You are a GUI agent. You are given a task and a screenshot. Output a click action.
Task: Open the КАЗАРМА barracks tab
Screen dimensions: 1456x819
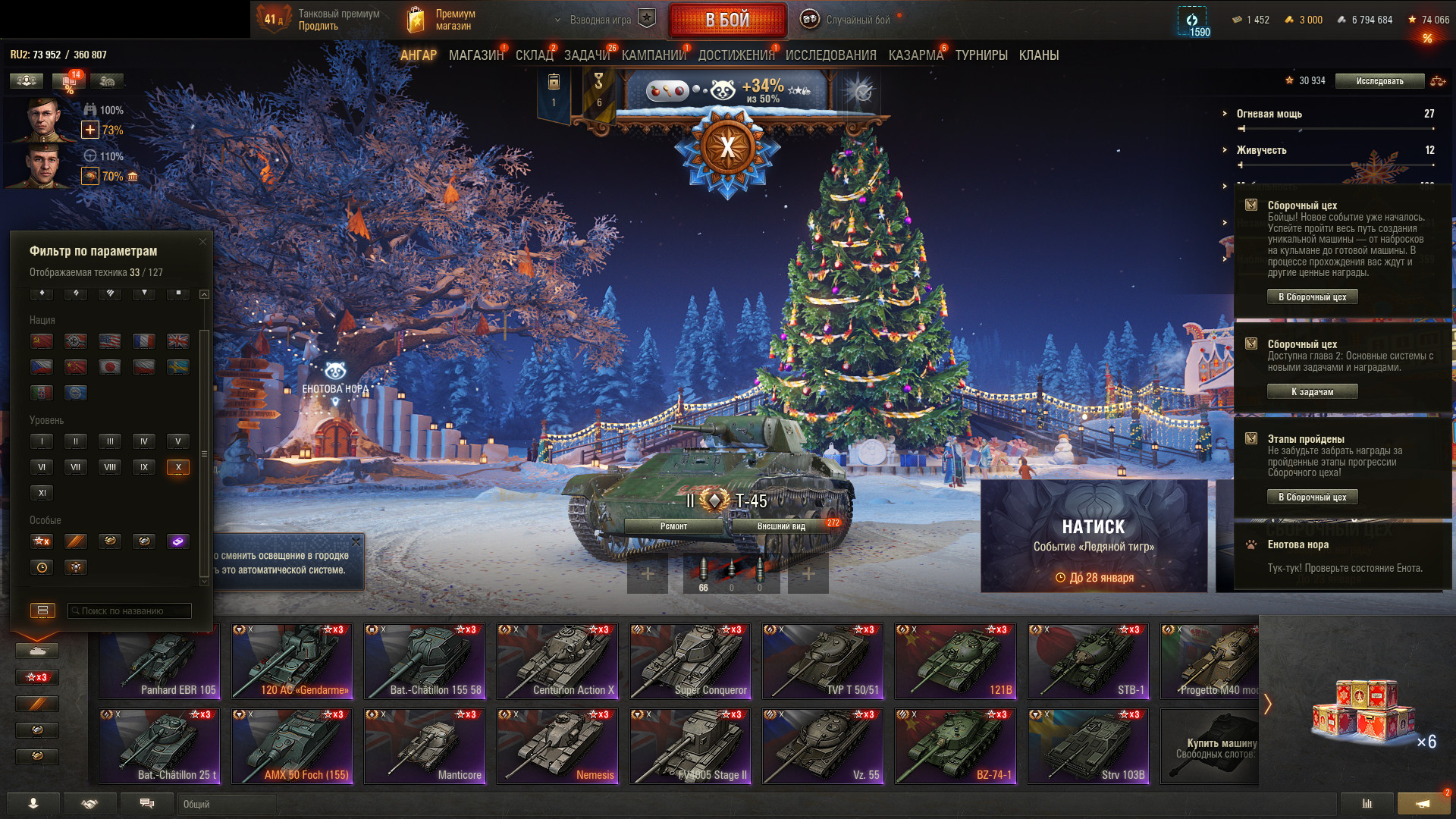(915, 55)
